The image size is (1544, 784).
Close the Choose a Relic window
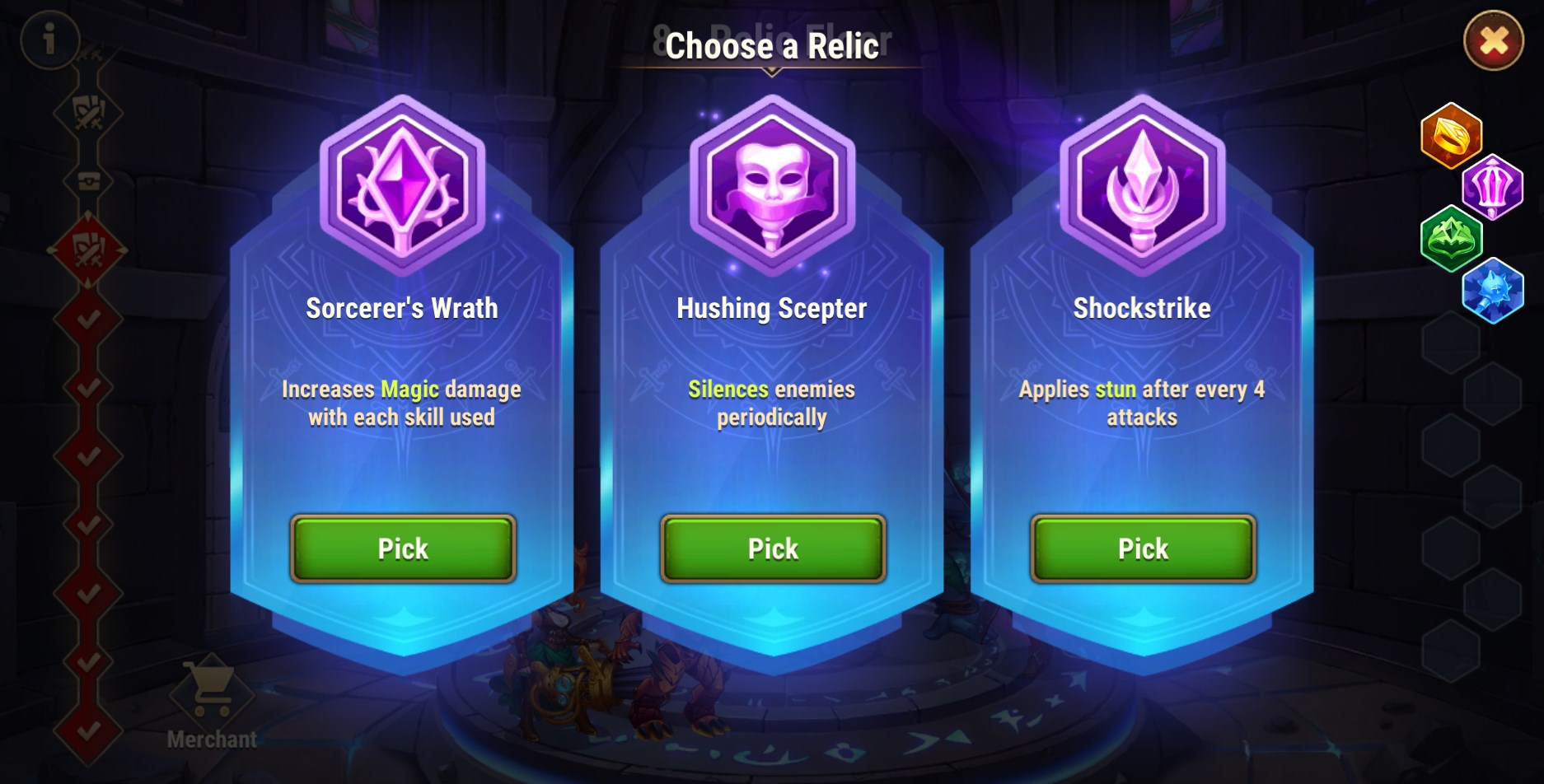coord(1493,41)
